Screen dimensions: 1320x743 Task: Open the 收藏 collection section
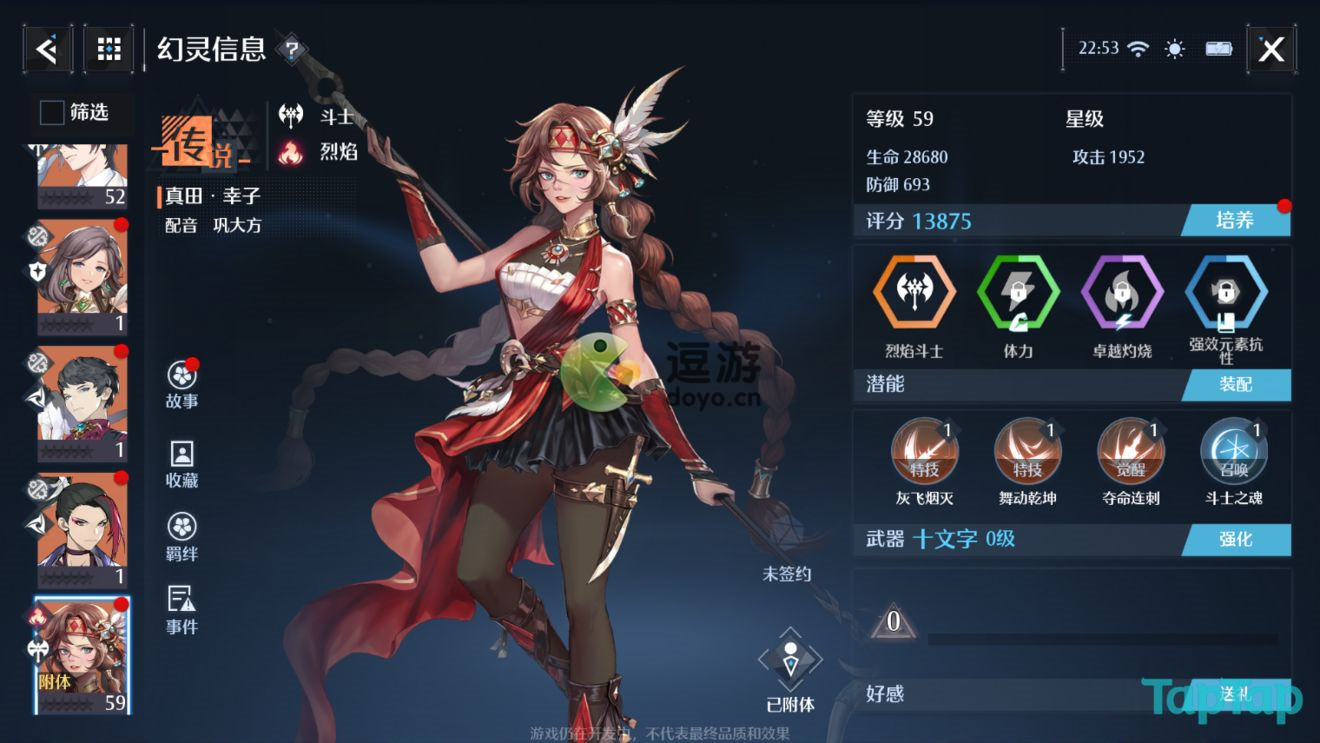click(x=179, y=453)
